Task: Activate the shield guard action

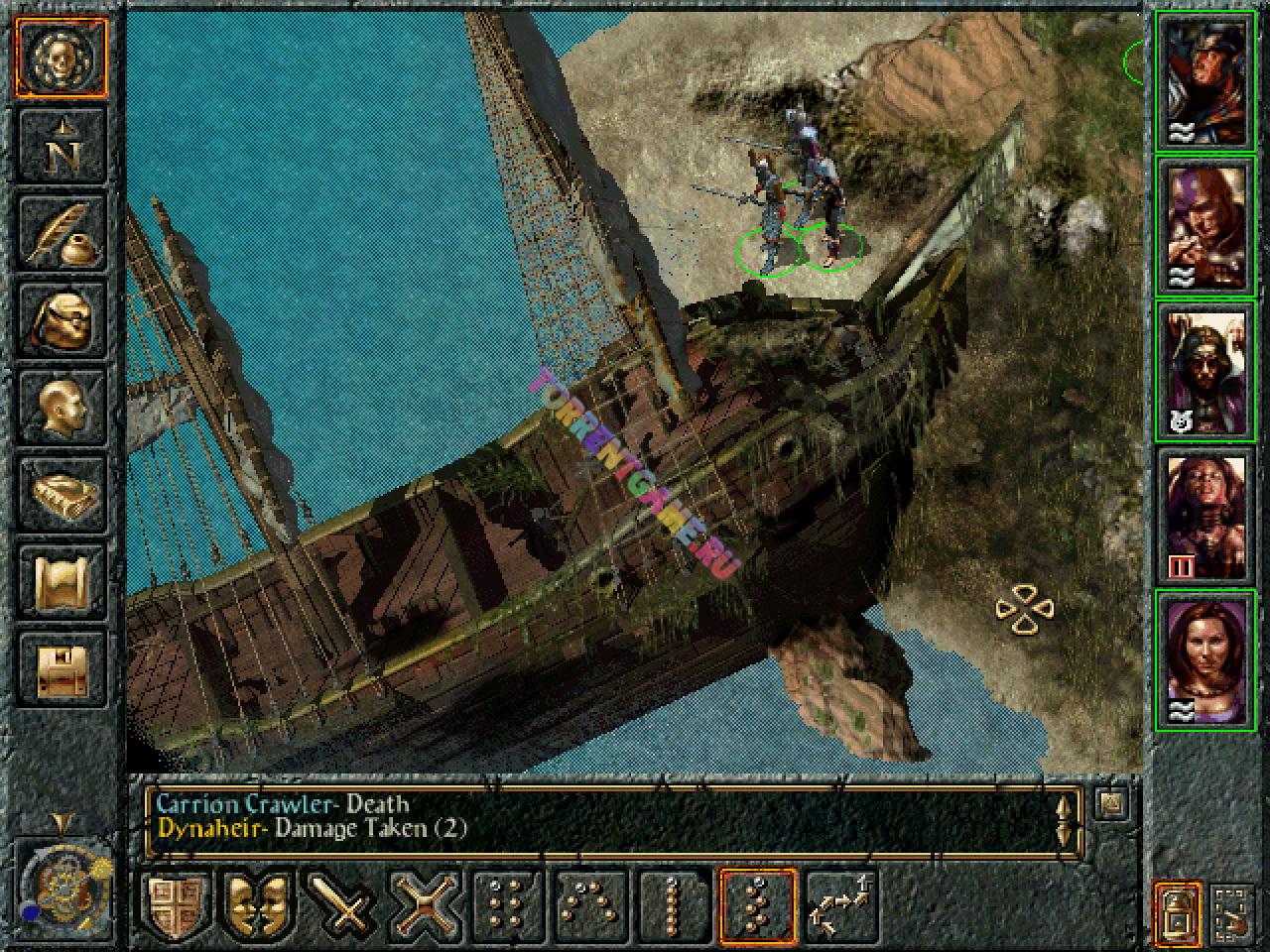Action: click(x=179, y=906)
